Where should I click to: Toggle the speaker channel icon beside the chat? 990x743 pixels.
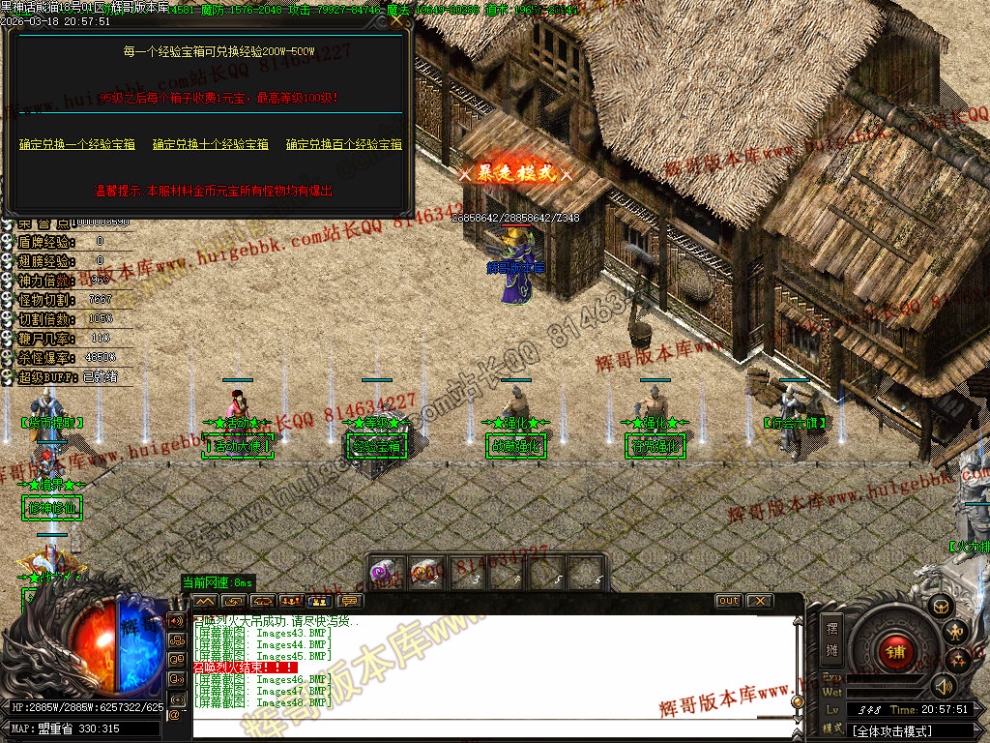click(x=176, y=621)
